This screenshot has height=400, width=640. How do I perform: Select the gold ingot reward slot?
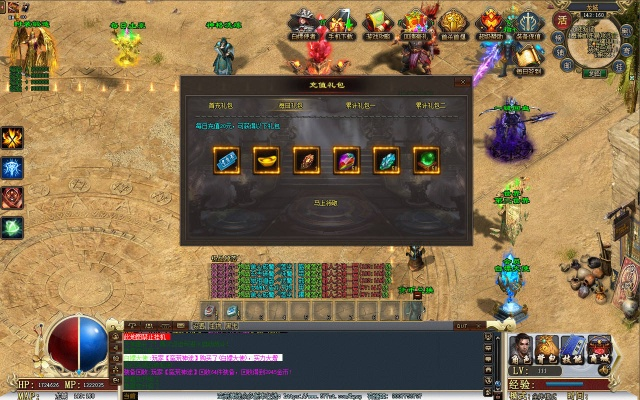(x=266, y=160)
